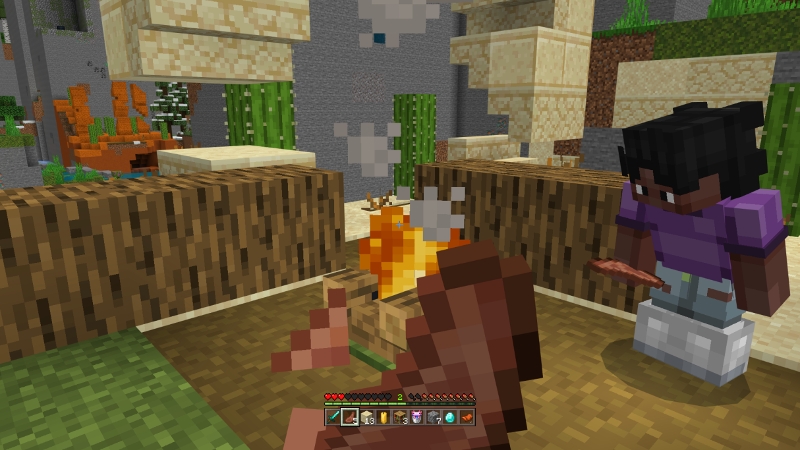Screen dimensions: 800x450
Task: Pick the yellow candle hotbar slot
Action: point(384,416)
